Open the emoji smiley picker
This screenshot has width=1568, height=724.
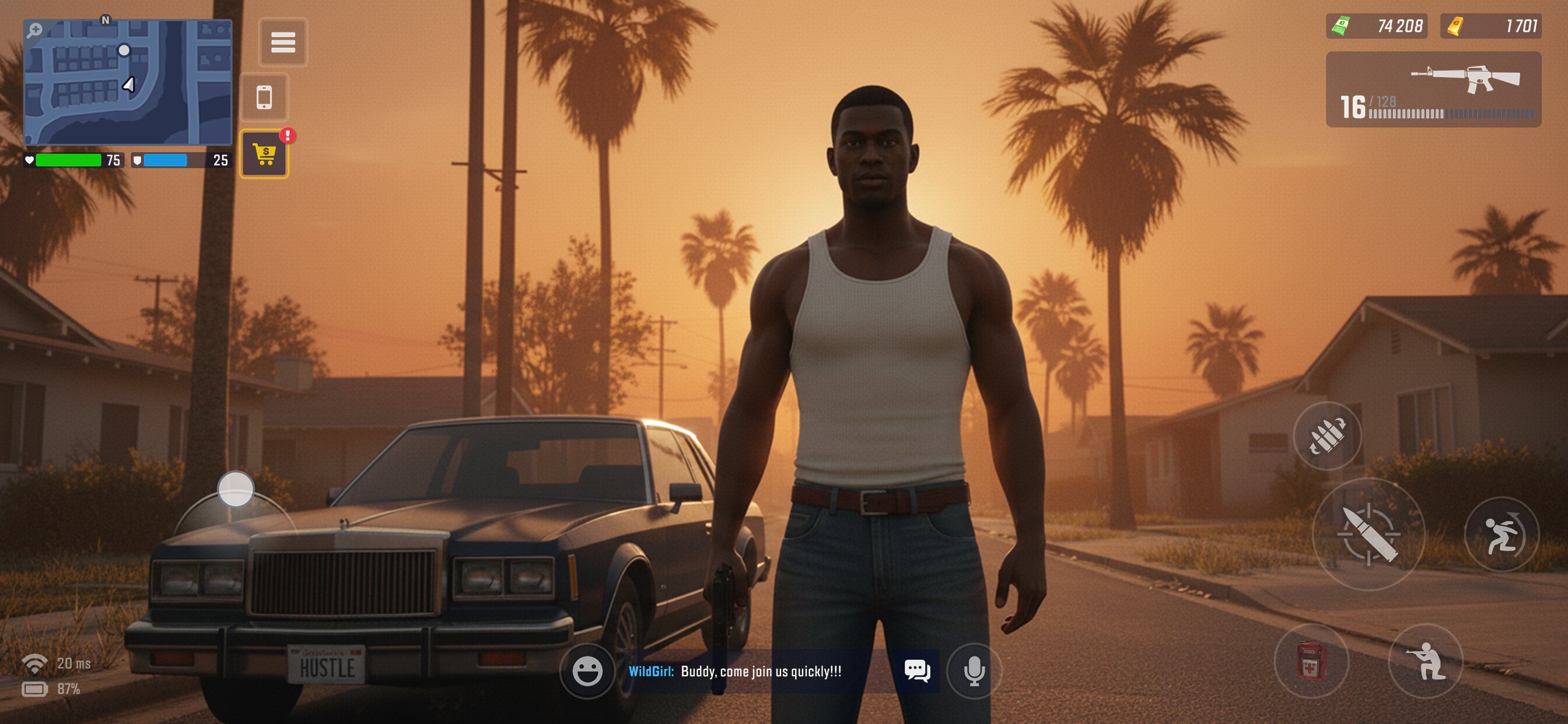click(x=587, y=671)
